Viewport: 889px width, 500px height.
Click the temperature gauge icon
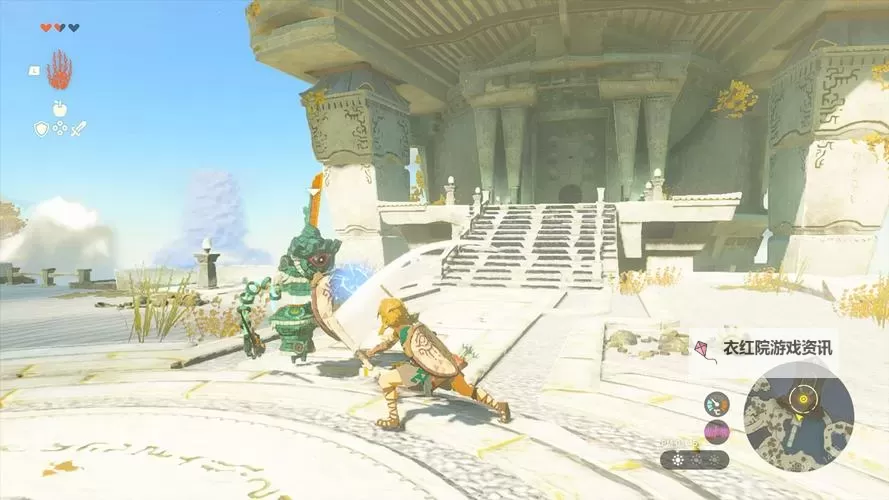[x=716, y=404]
